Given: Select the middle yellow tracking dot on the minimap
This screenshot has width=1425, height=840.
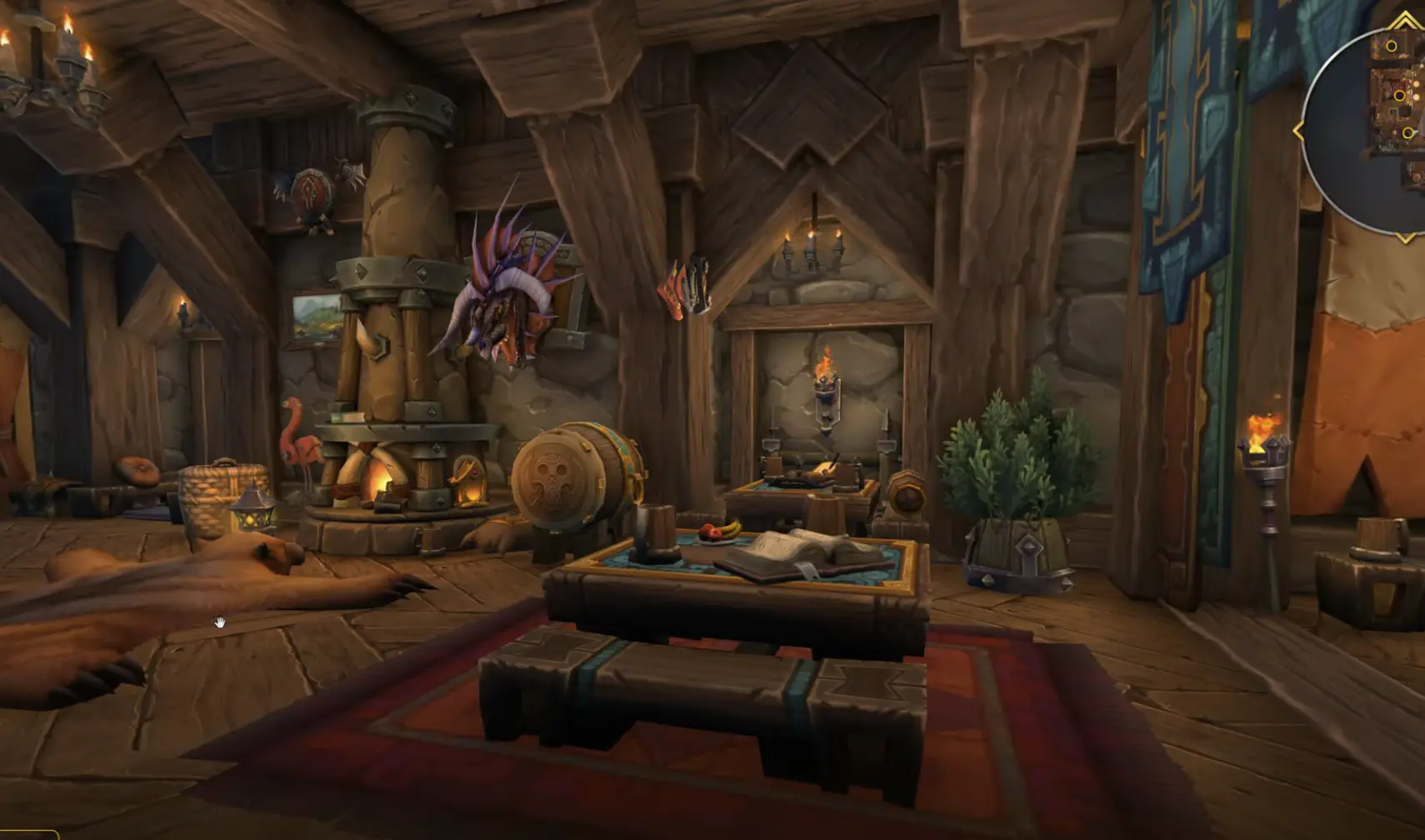Looking at the screenshot, I should point(1400,96).
